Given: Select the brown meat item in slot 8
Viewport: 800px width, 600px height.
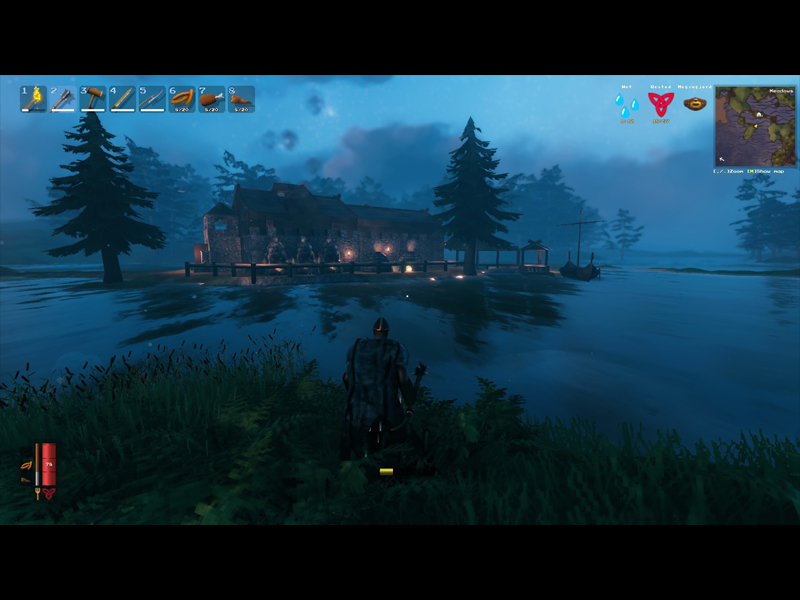Looking at the screenshot, I should [240, 98].
